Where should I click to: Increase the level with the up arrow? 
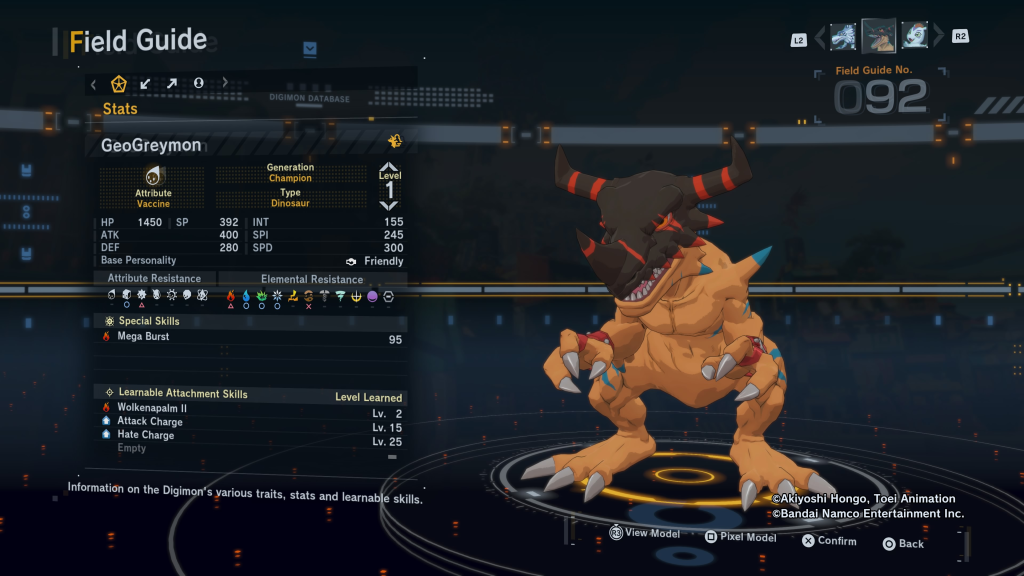(389, 167)
